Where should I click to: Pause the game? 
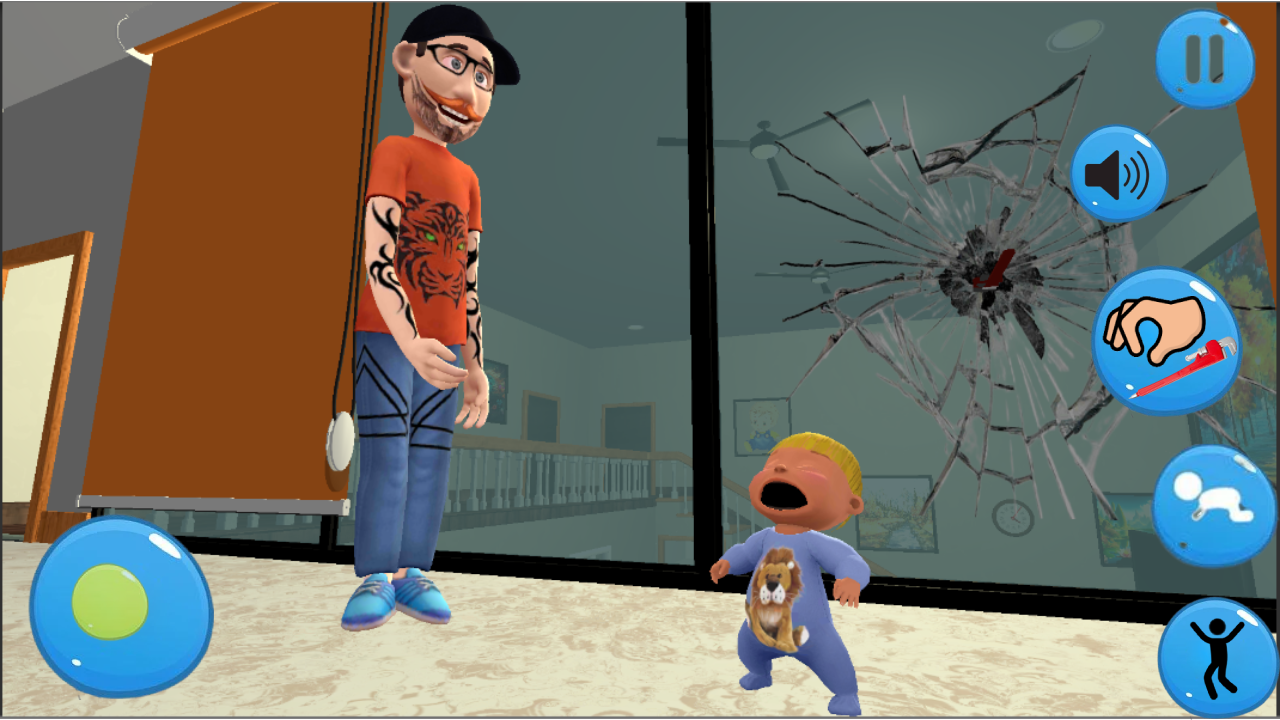[x=1203, y=58]
